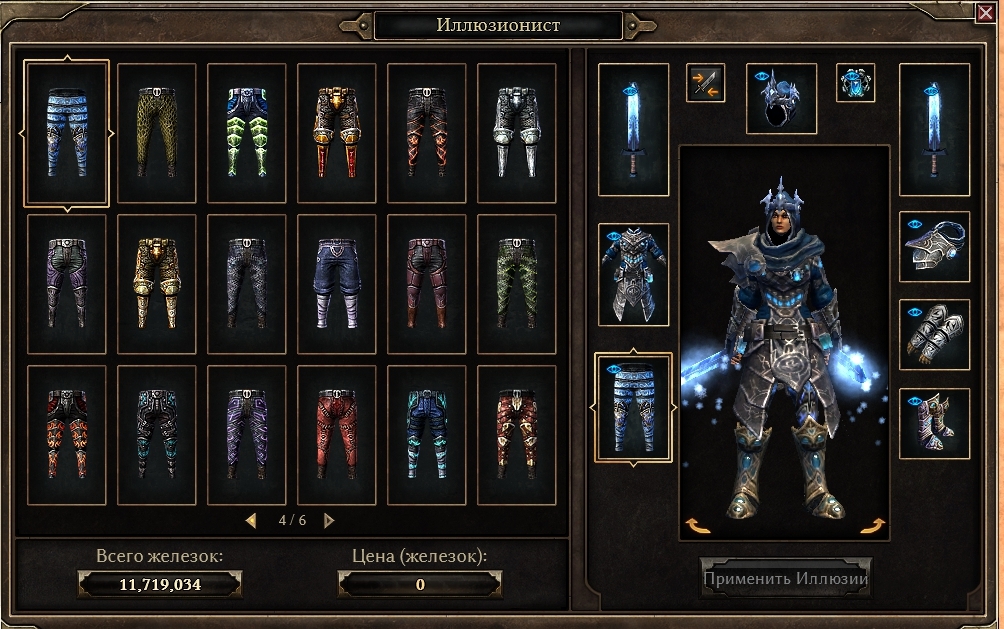
Task: Go to the next illusion page
Action: [329, 520]
